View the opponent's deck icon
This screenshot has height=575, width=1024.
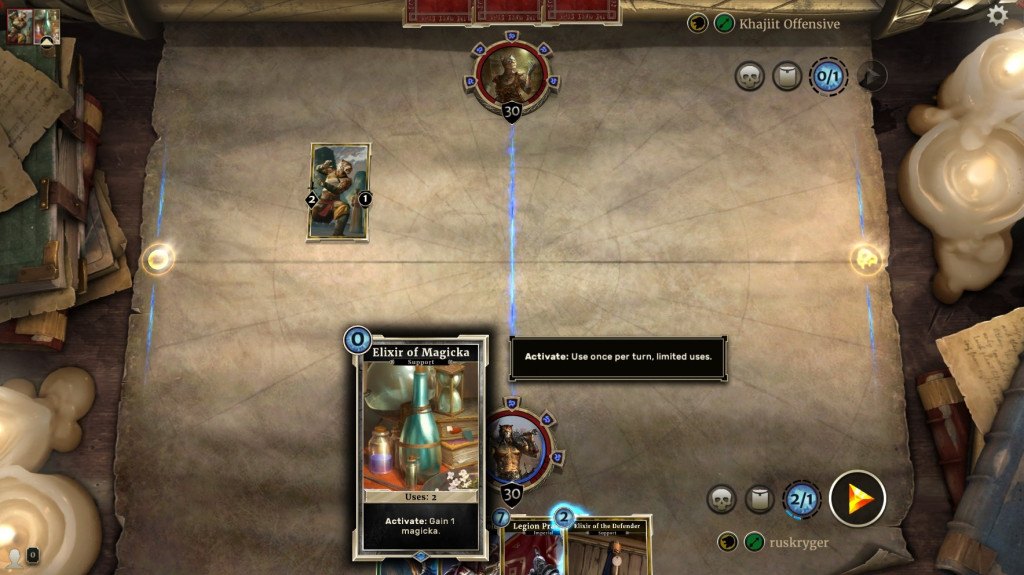pyautogui.click(x=787, y=76)
